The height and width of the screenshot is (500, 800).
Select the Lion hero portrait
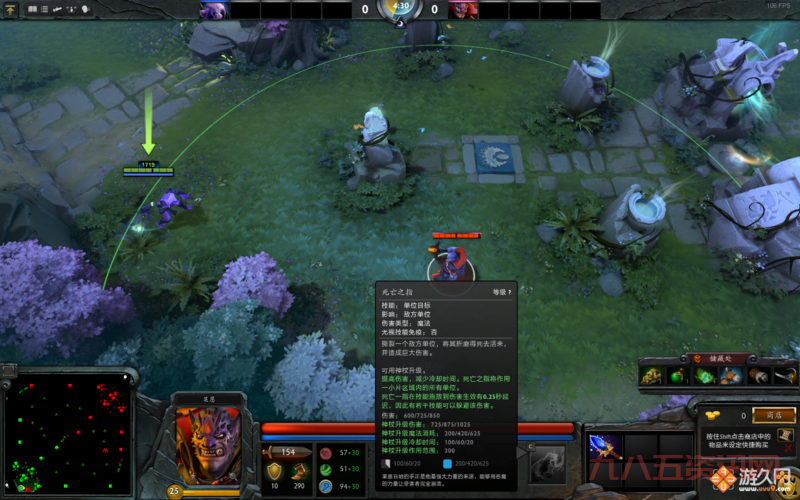point(208,445)
